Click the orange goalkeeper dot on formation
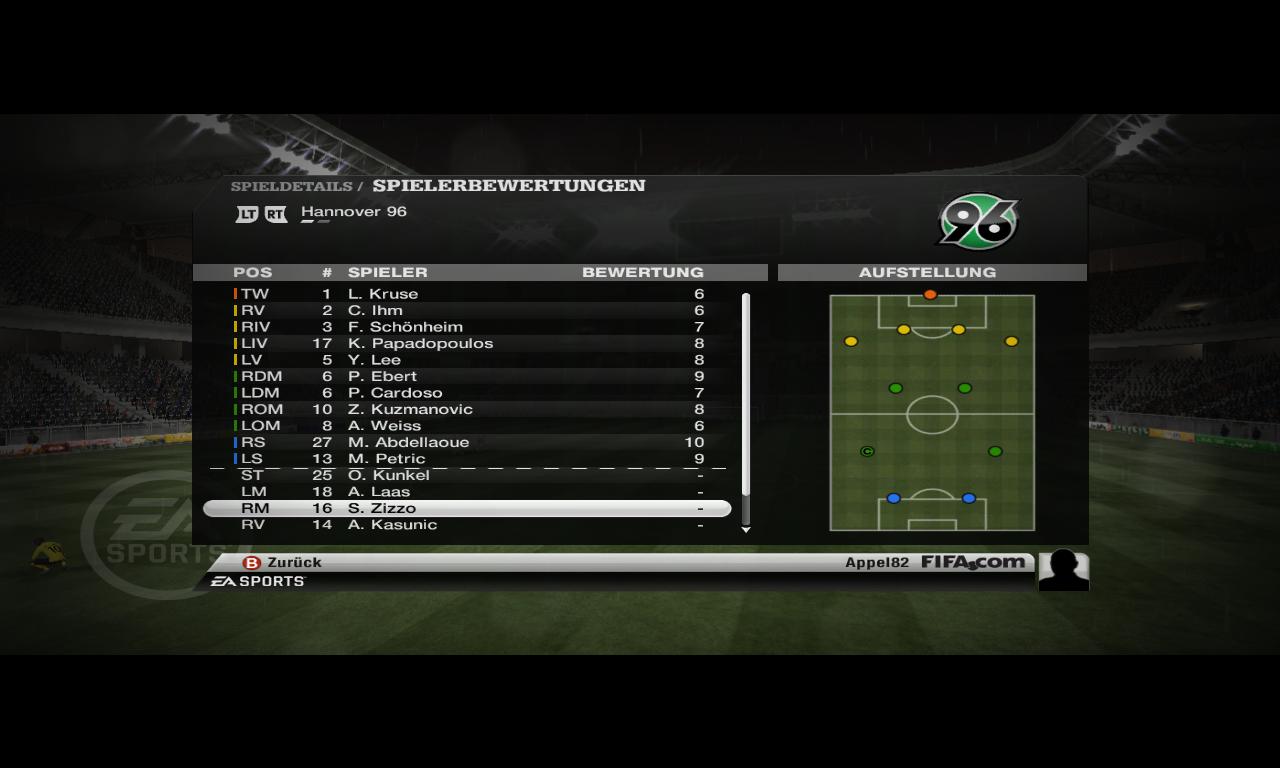The width and height of the screenshot is (1280, 768). 930,295
